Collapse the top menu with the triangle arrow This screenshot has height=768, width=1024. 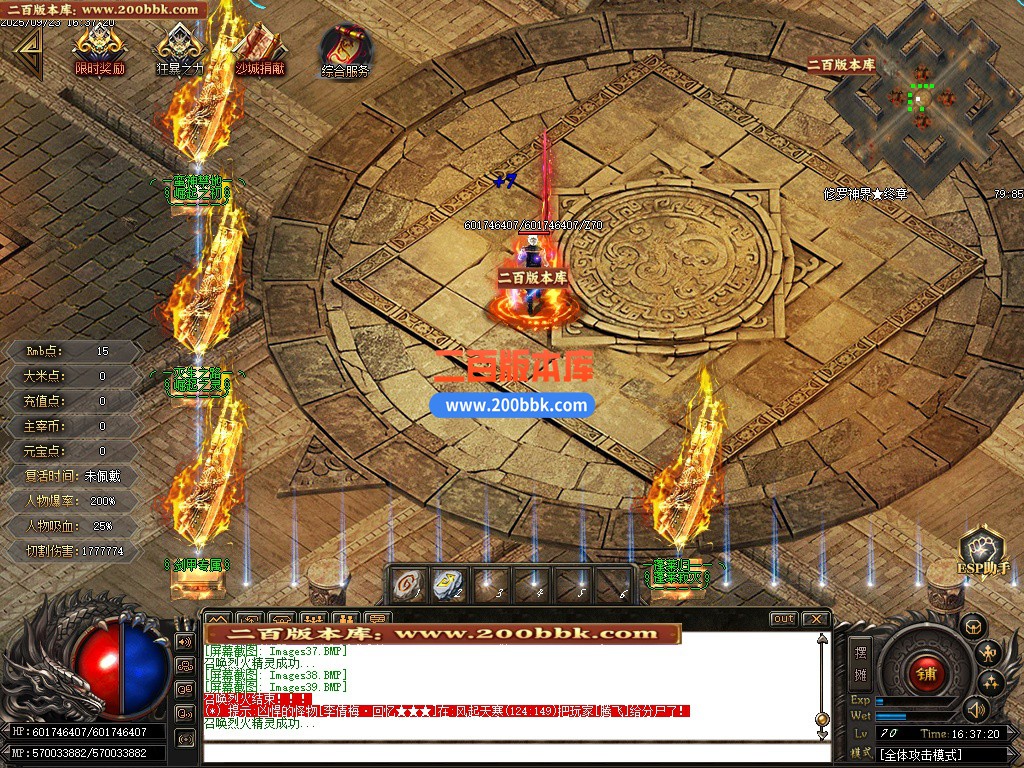click(x=27, y=52)
